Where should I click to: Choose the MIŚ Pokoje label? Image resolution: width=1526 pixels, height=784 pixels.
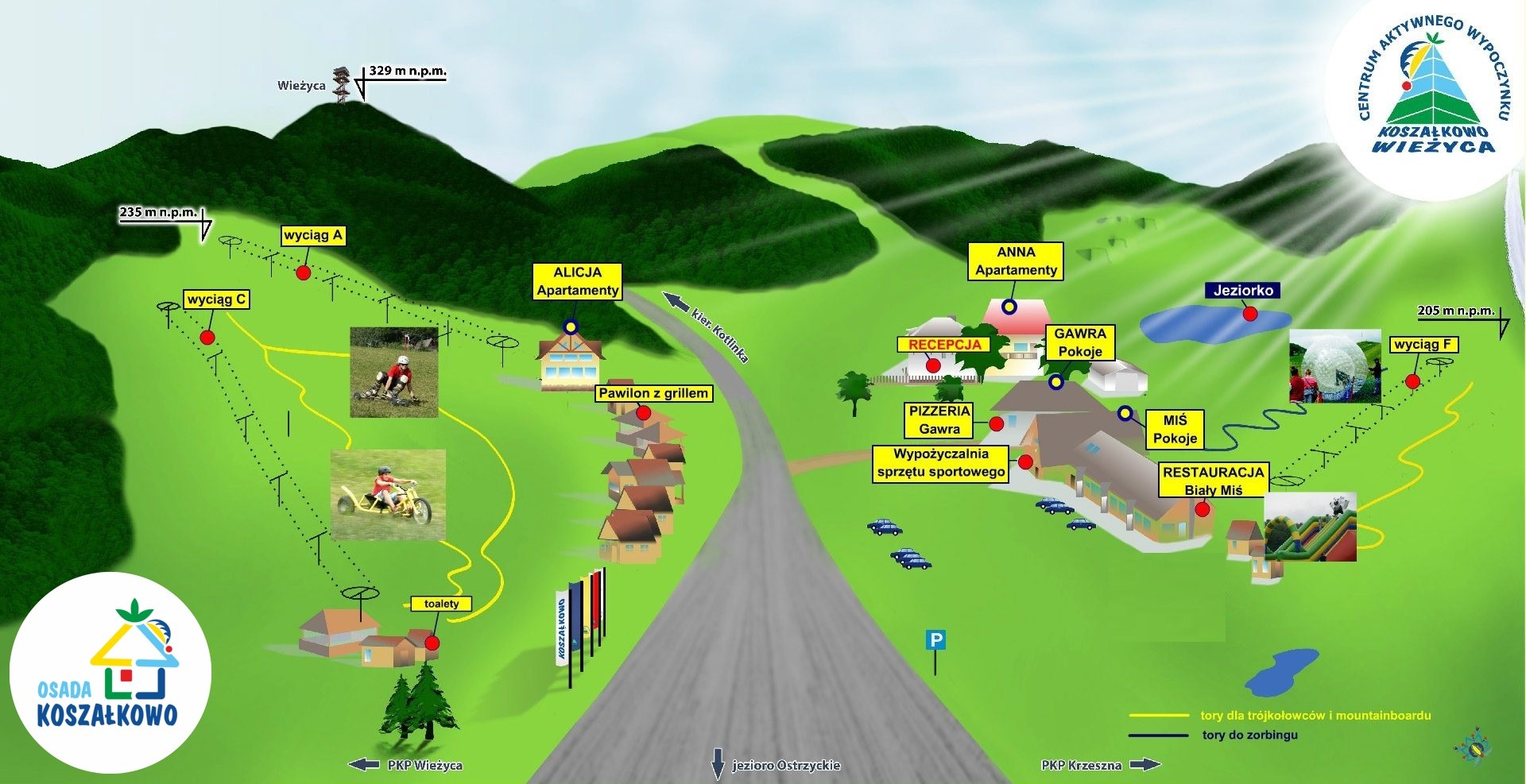(x=1175, y=429)
